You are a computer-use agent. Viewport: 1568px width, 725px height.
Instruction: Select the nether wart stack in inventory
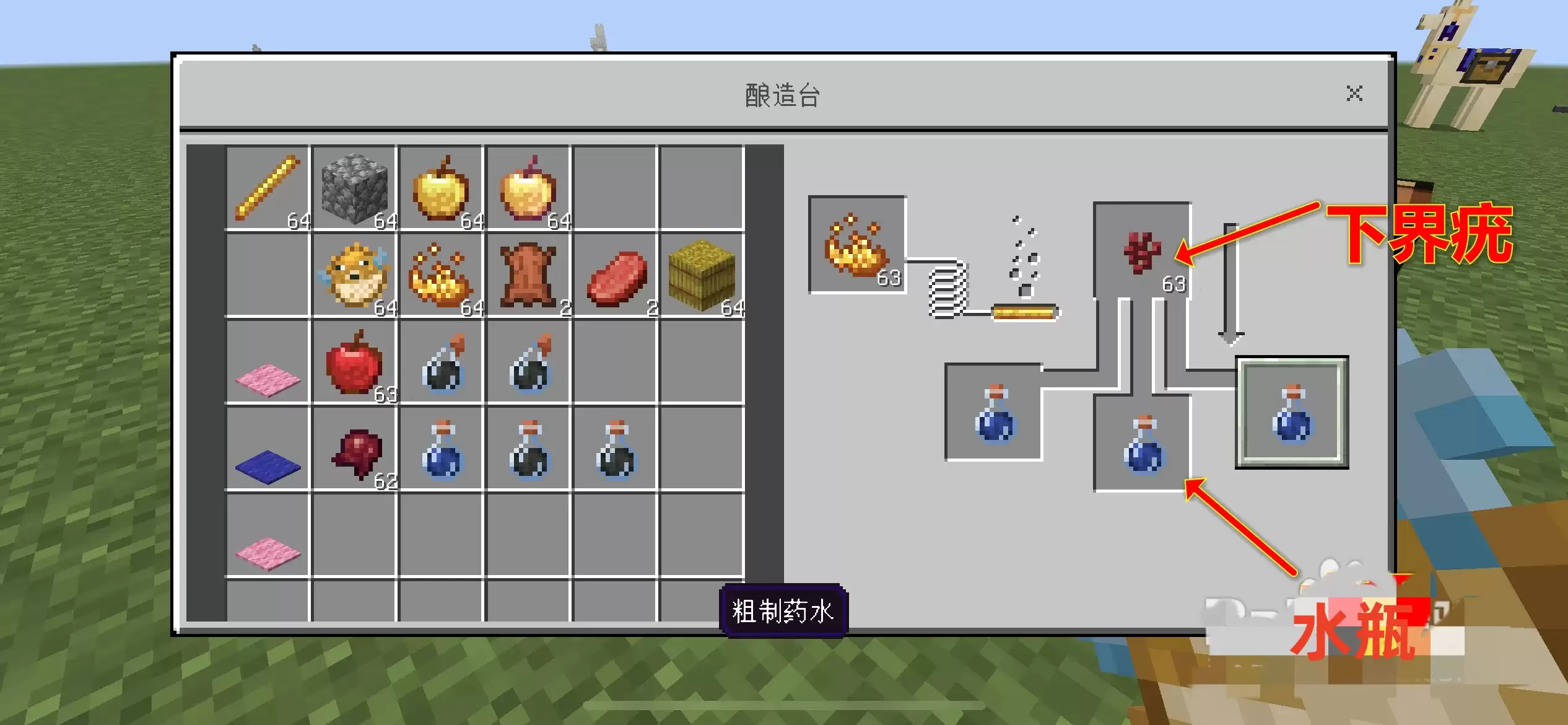[x=354, y=452]
